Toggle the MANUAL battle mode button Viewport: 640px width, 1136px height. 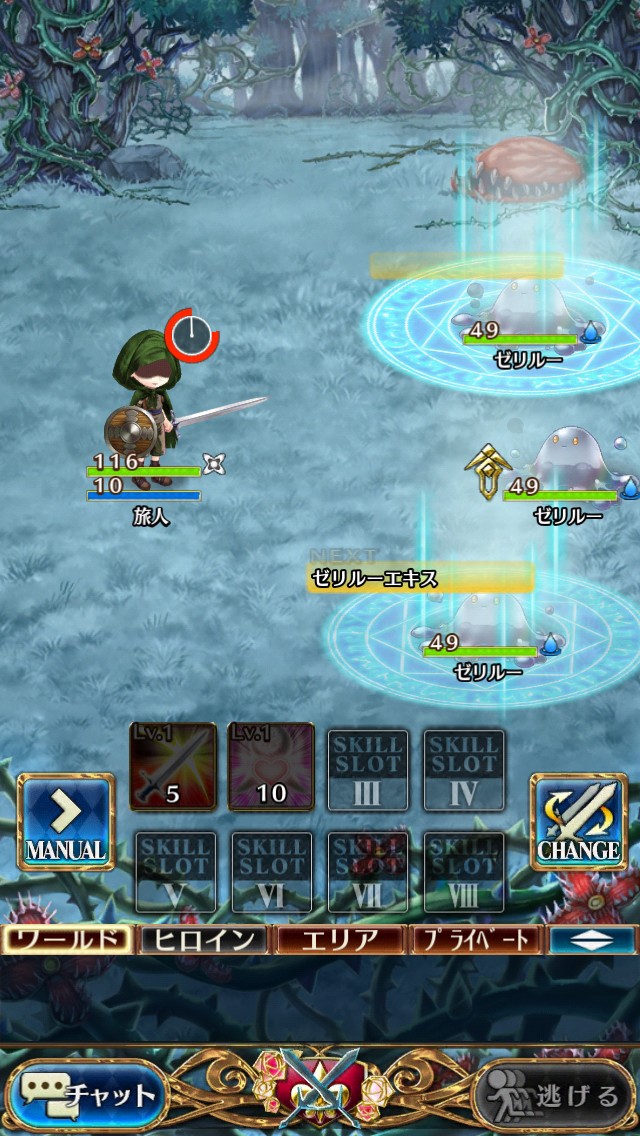click(x=66, y=821)
